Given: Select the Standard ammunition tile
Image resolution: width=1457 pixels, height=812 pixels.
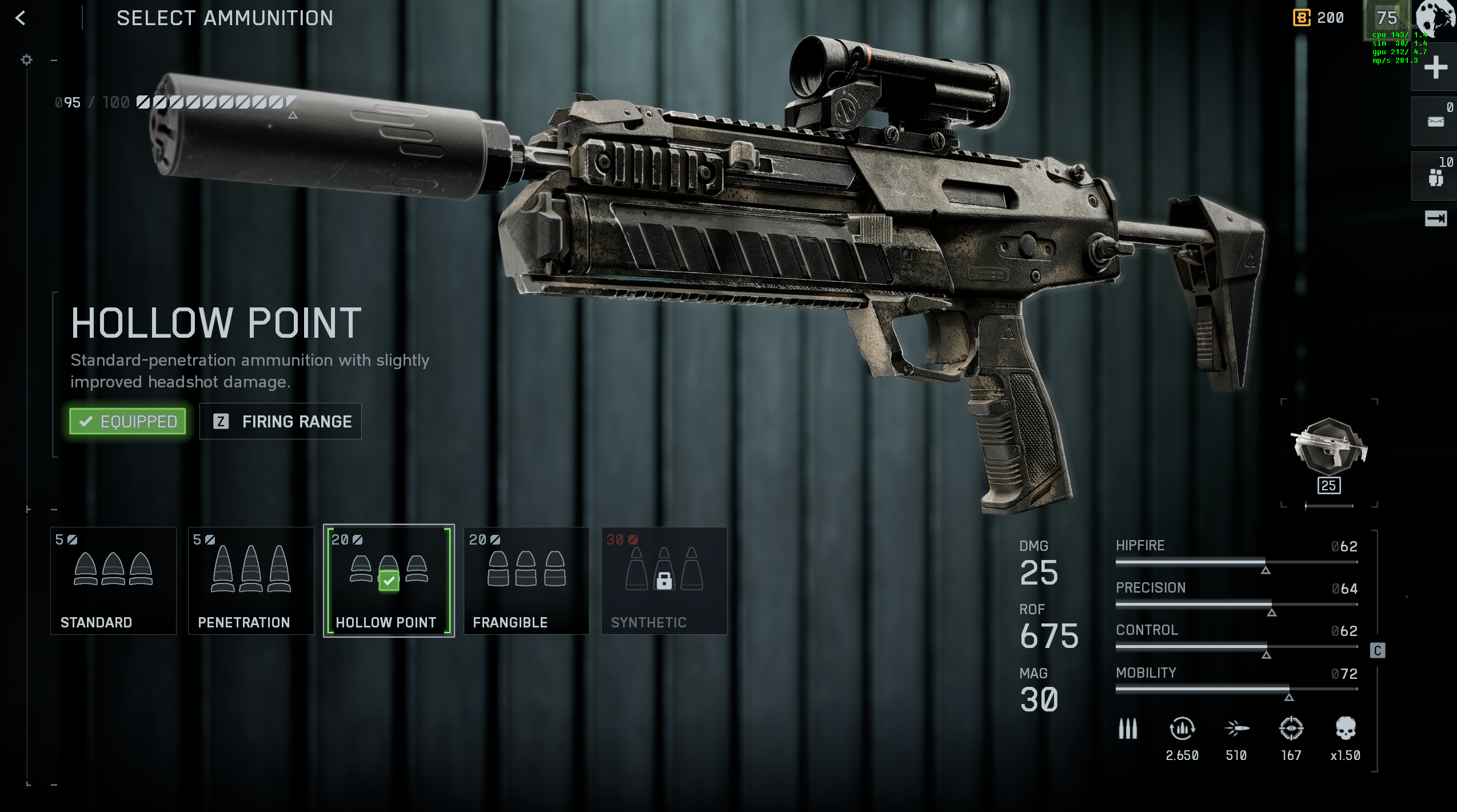Looking at the screenshot, I should 113,580.
